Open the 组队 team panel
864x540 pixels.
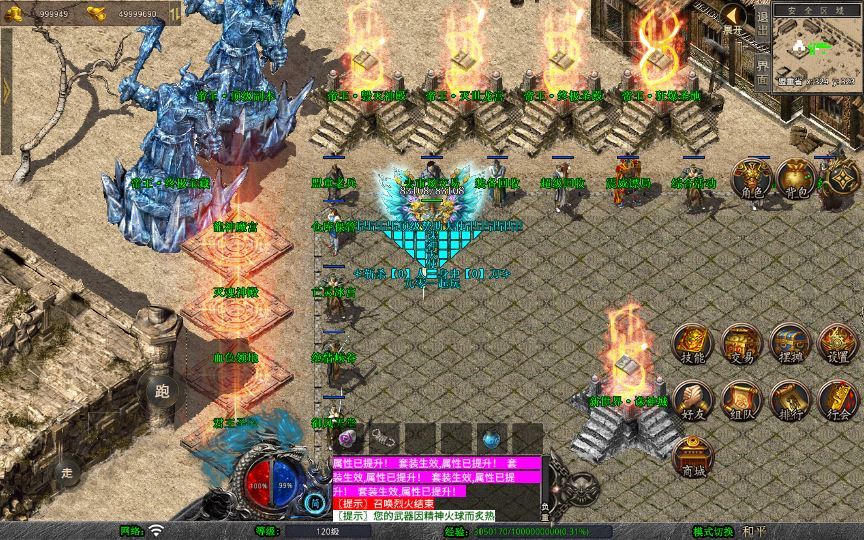click(741, 400)
